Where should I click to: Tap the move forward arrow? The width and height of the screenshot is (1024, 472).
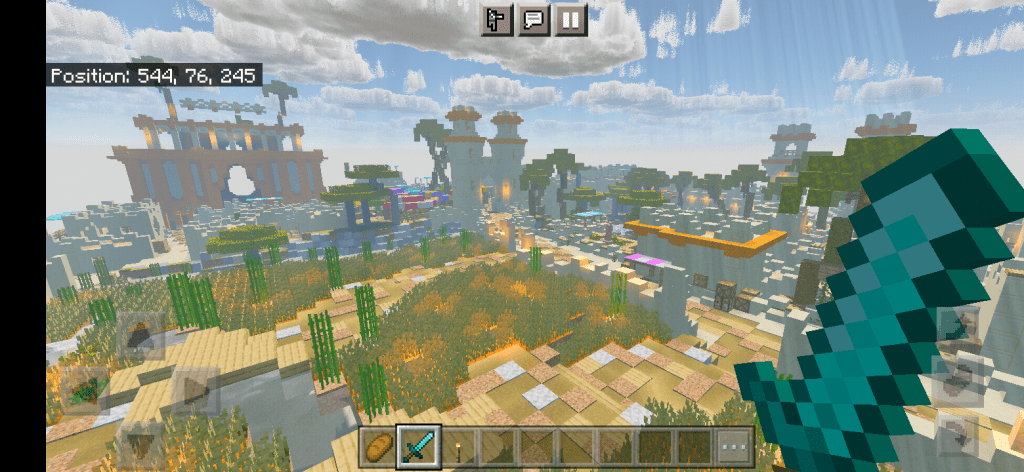[139, 340]
